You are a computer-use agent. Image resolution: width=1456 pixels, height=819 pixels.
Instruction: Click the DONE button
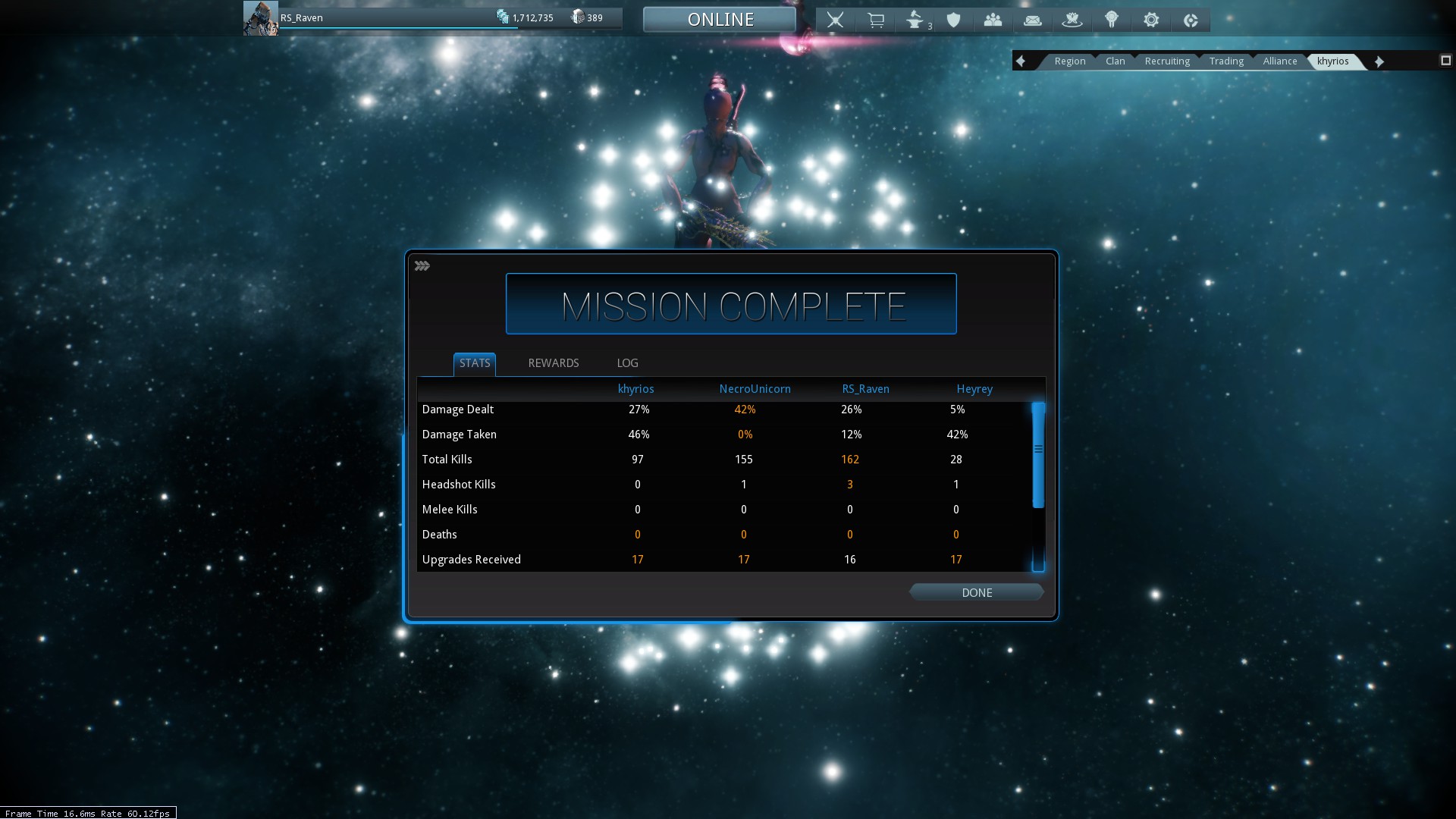coord(976,592)
